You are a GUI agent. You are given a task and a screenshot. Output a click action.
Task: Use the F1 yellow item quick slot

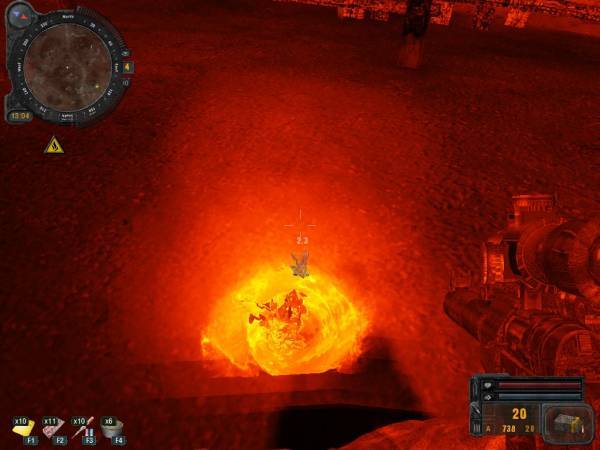(23, 427)
